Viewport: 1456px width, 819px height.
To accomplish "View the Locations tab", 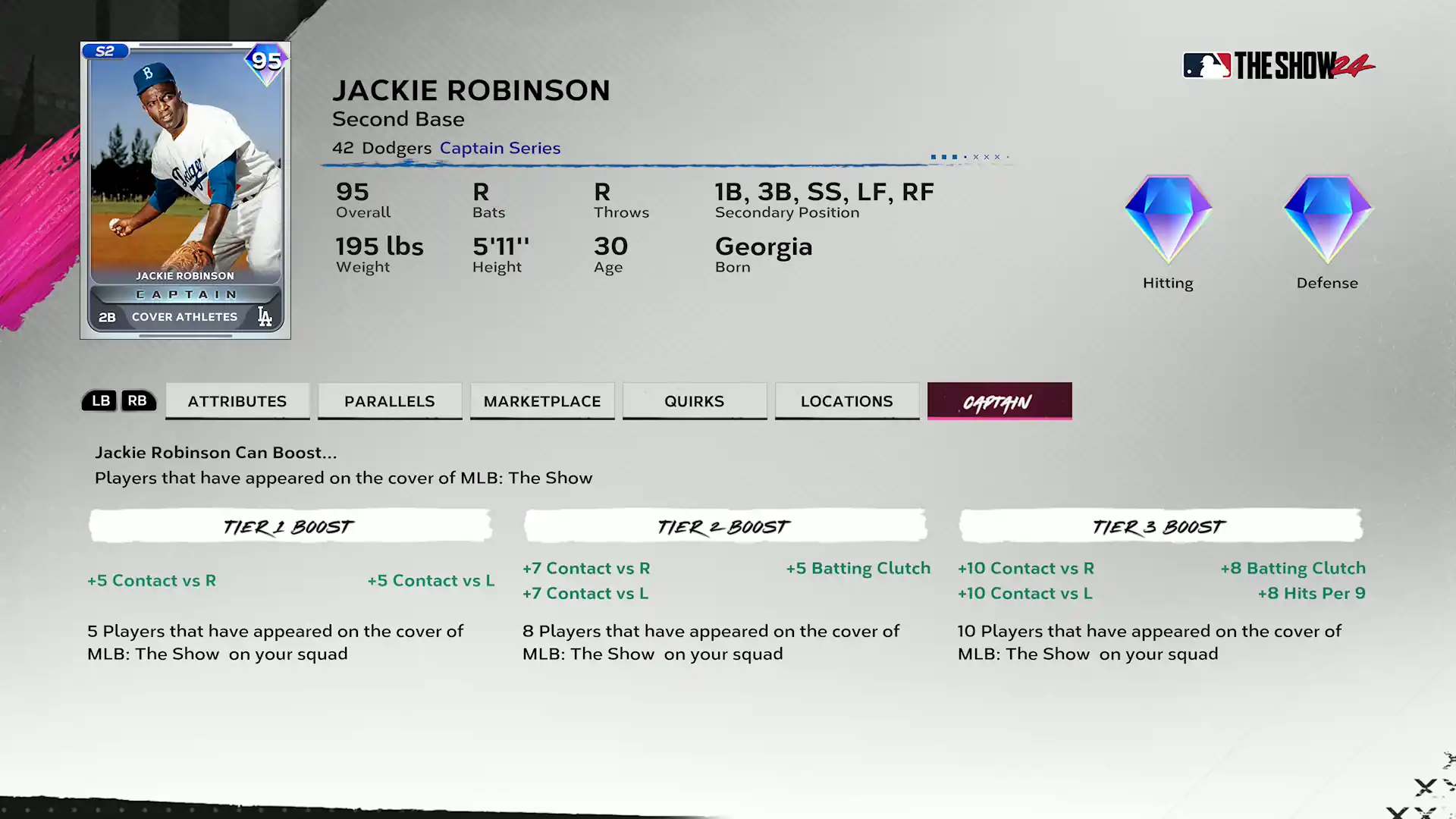I will pos(847,401).
